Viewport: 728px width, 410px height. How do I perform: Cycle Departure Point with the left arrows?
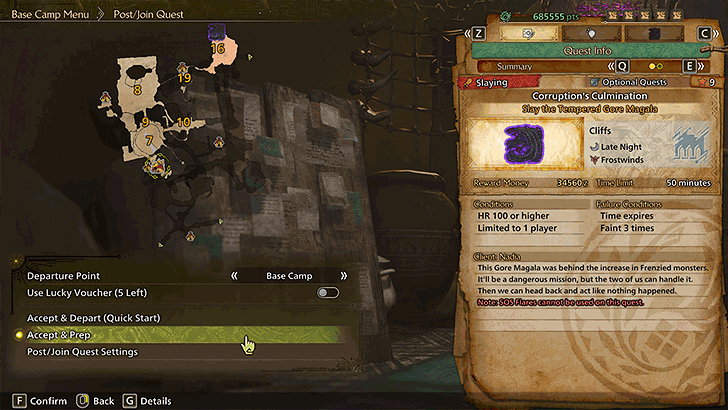(235, 276)
